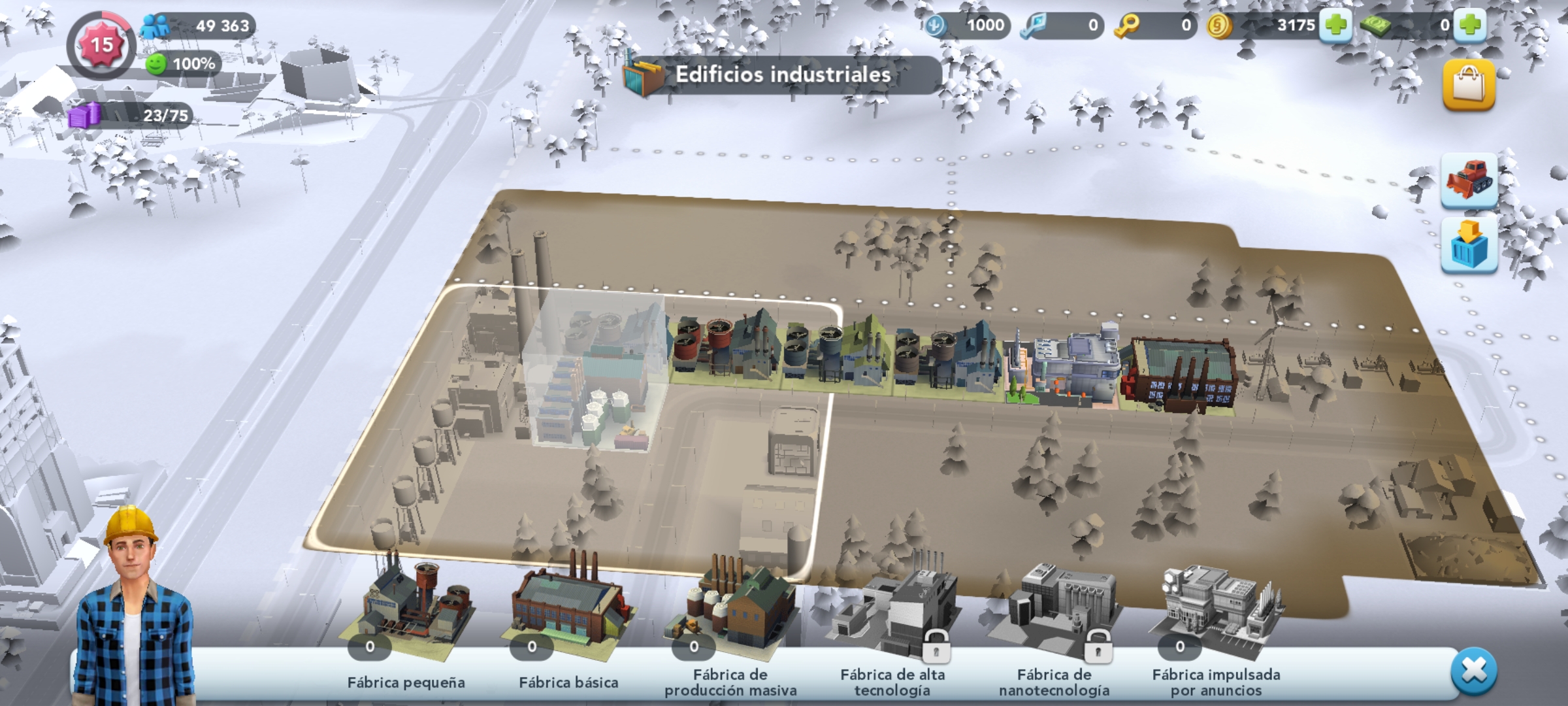The width and height of the screenshot is (1568, 706).
Task: Check the 100% happiness indicator
Action: pyautogui.click(x=183, y=63)
